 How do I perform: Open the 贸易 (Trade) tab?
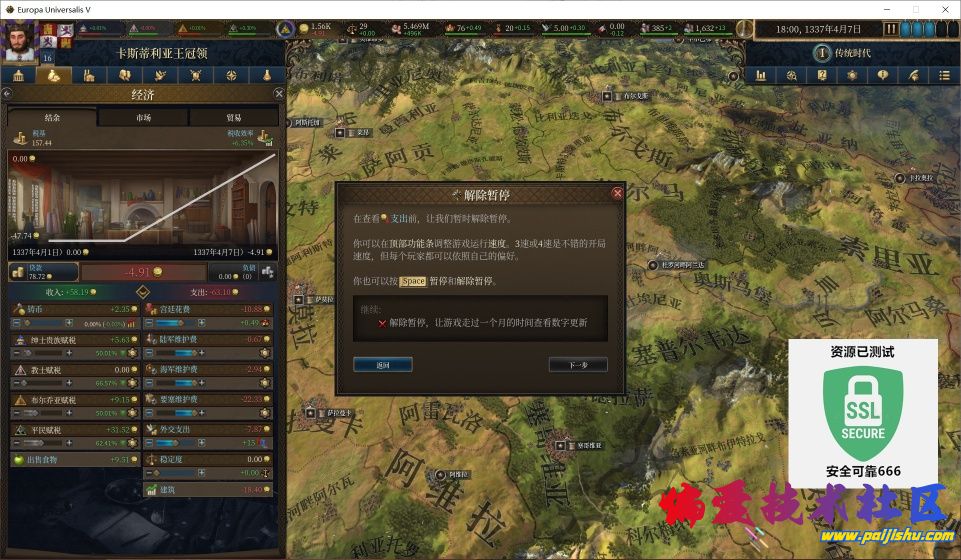tap(234, 118)
